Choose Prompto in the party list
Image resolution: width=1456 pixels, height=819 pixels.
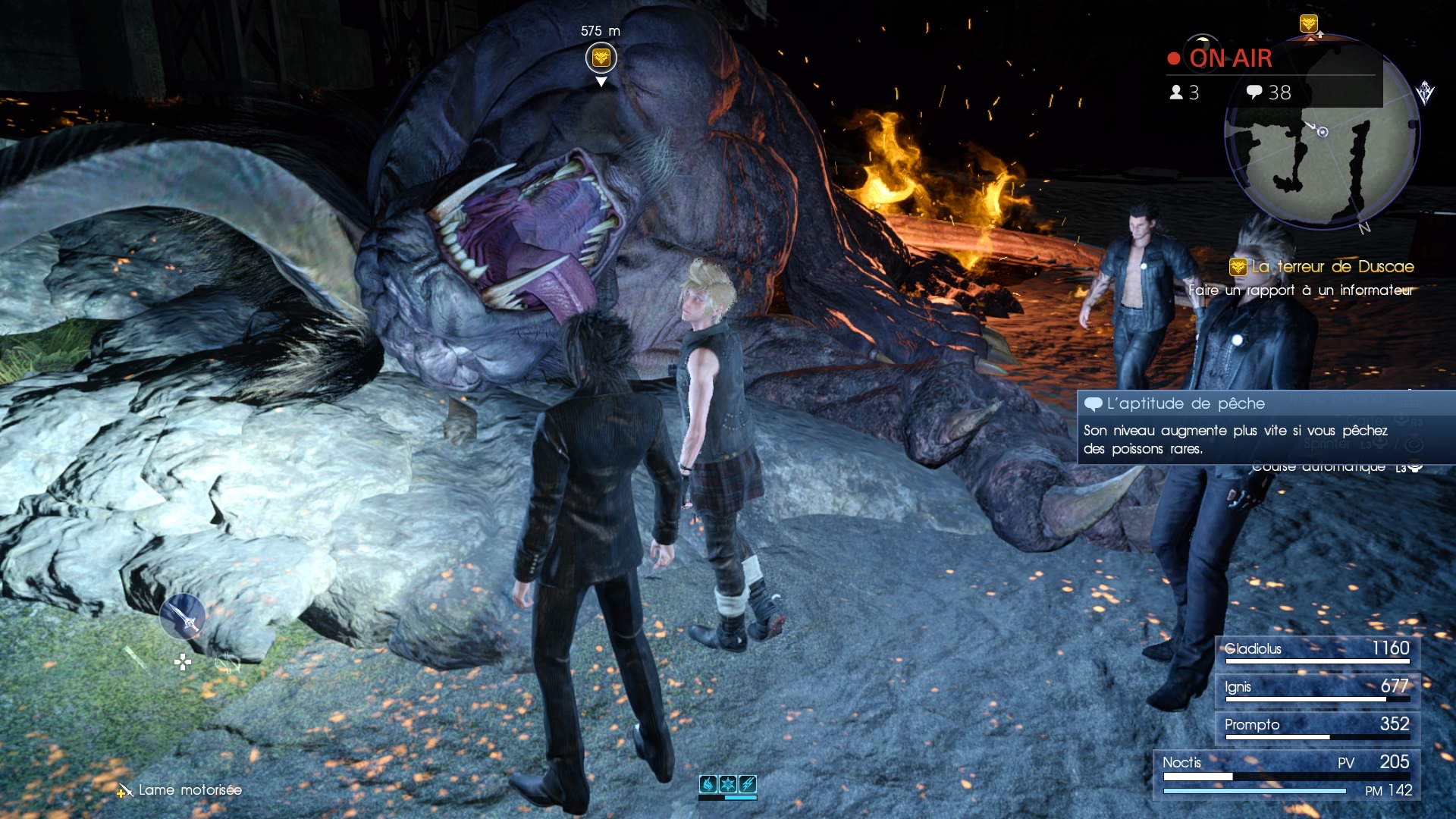click(1316, 726)
